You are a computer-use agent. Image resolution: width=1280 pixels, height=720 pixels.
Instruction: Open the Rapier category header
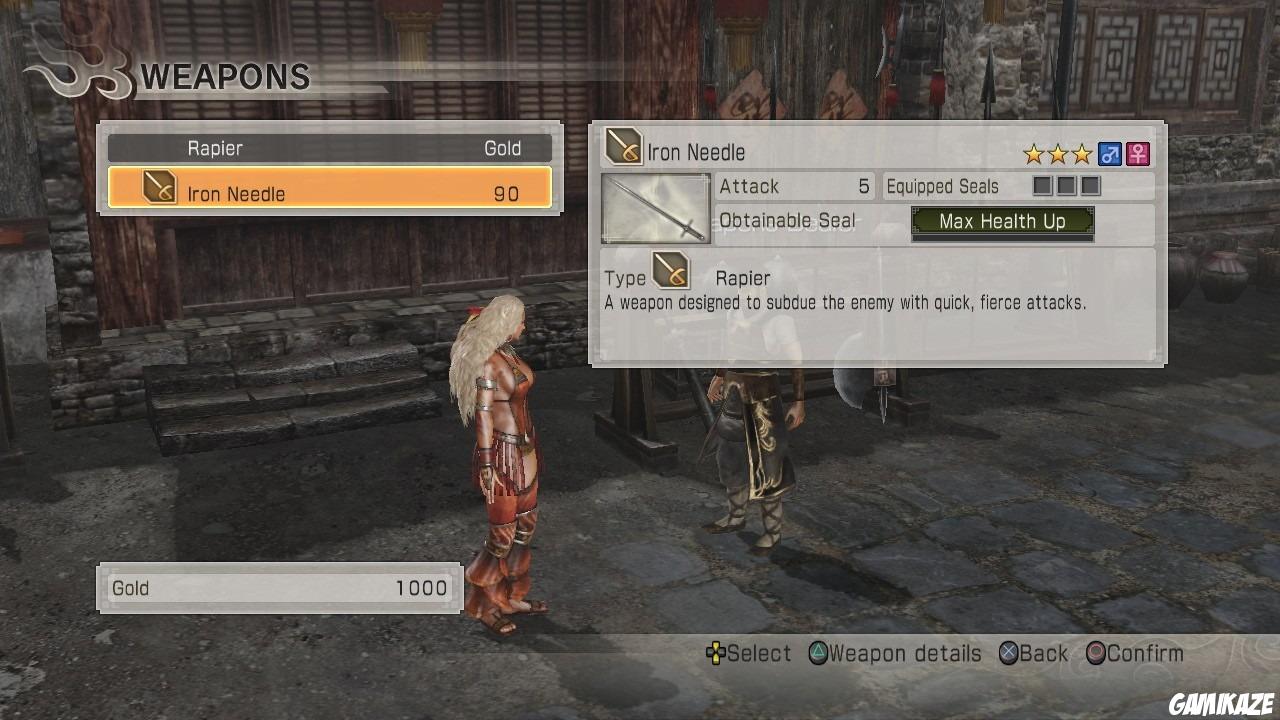pyautogui.click(x=215, y=148)
